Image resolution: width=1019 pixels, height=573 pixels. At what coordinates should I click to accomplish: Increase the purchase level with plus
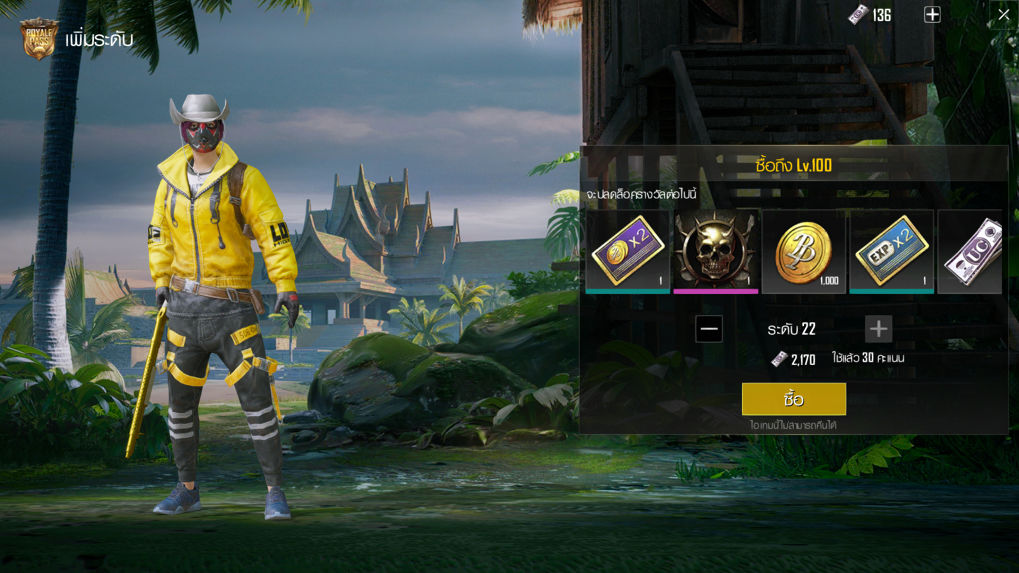point(878,329)
